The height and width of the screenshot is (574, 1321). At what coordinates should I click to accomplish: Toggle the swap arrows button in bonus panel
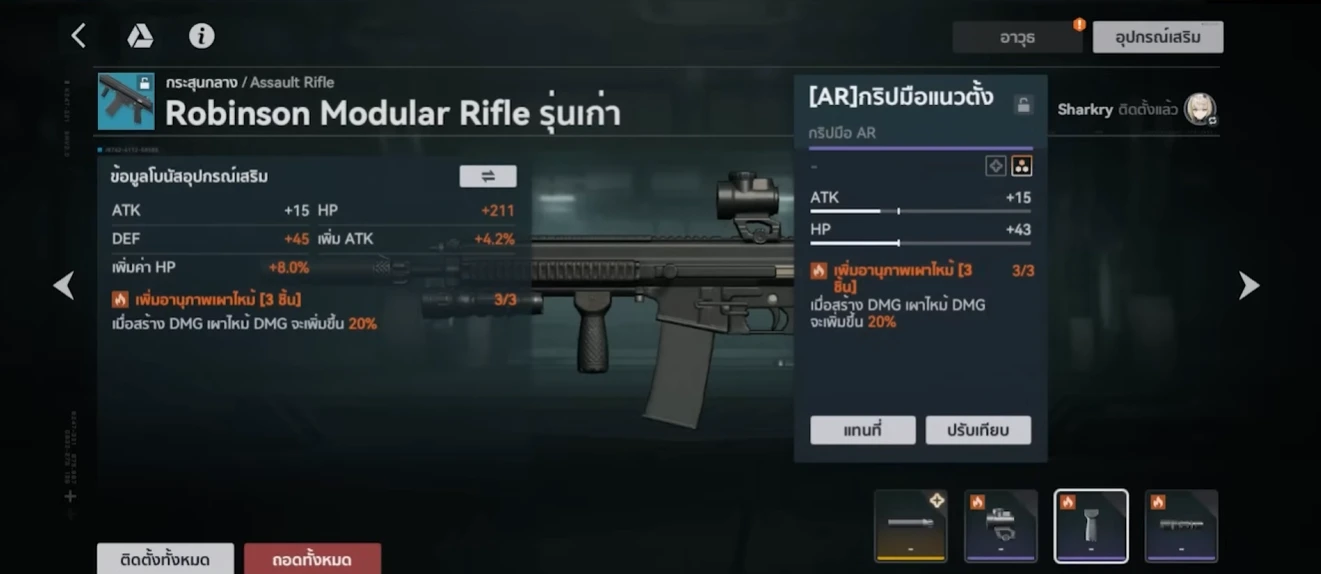488,176
